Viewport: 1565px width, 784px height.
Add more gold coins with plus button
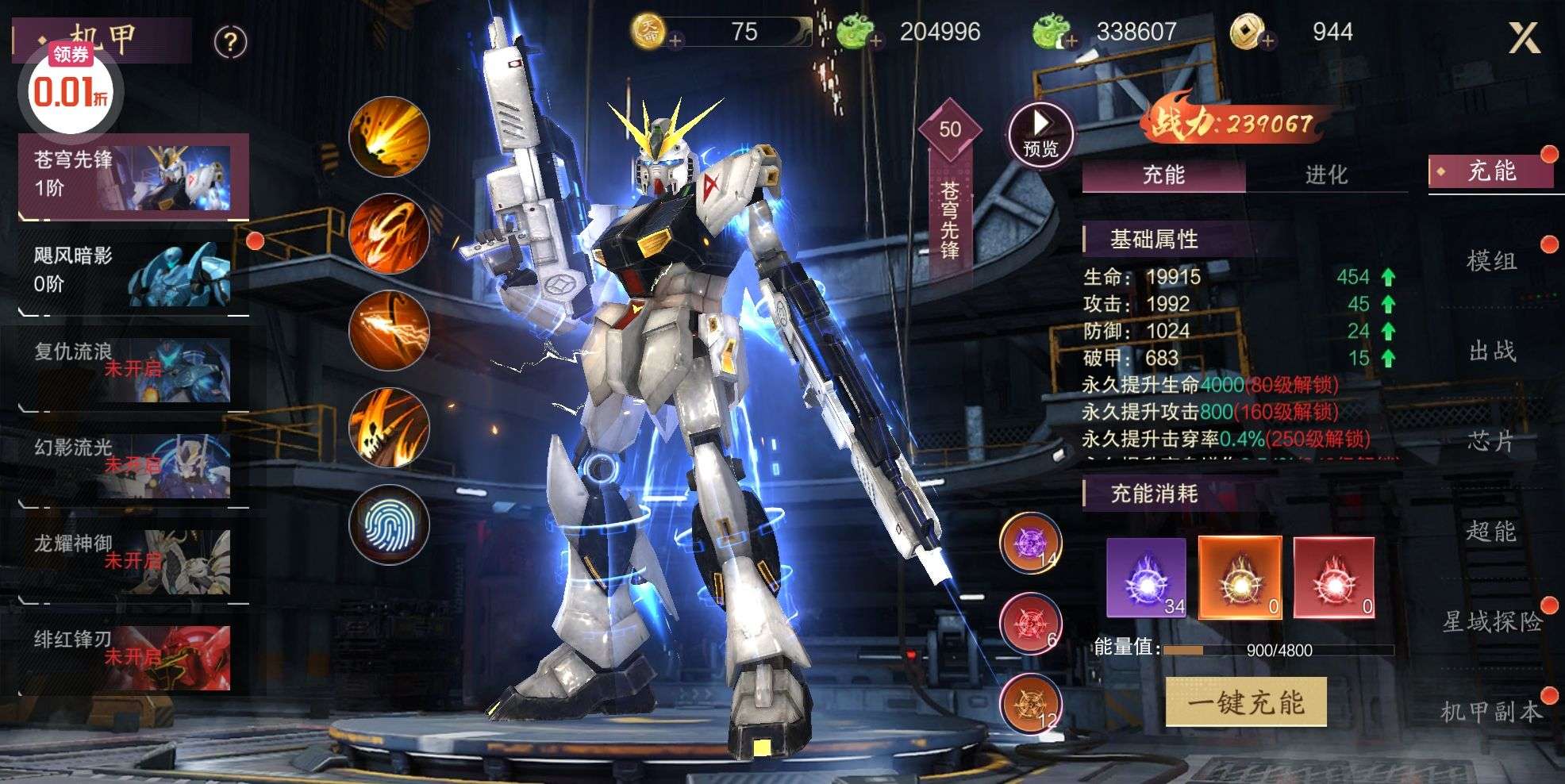click(x=675, y=40)
